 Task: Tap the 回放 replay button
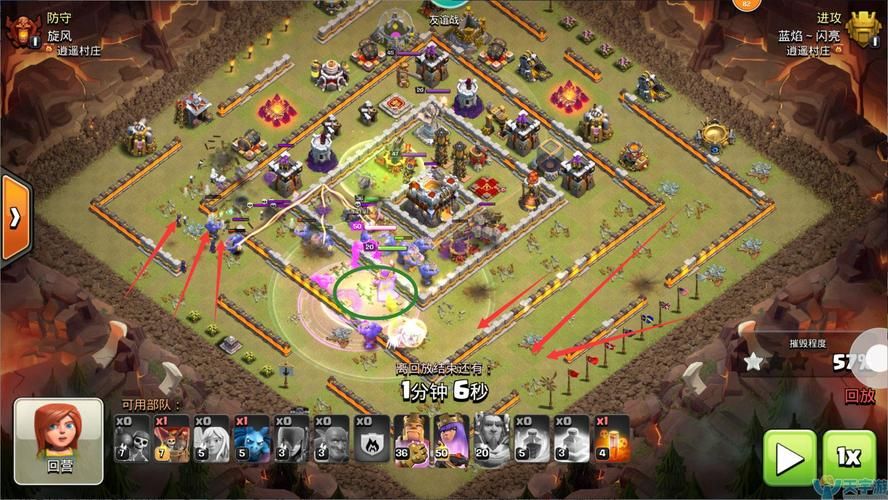[x=859, y=395]
